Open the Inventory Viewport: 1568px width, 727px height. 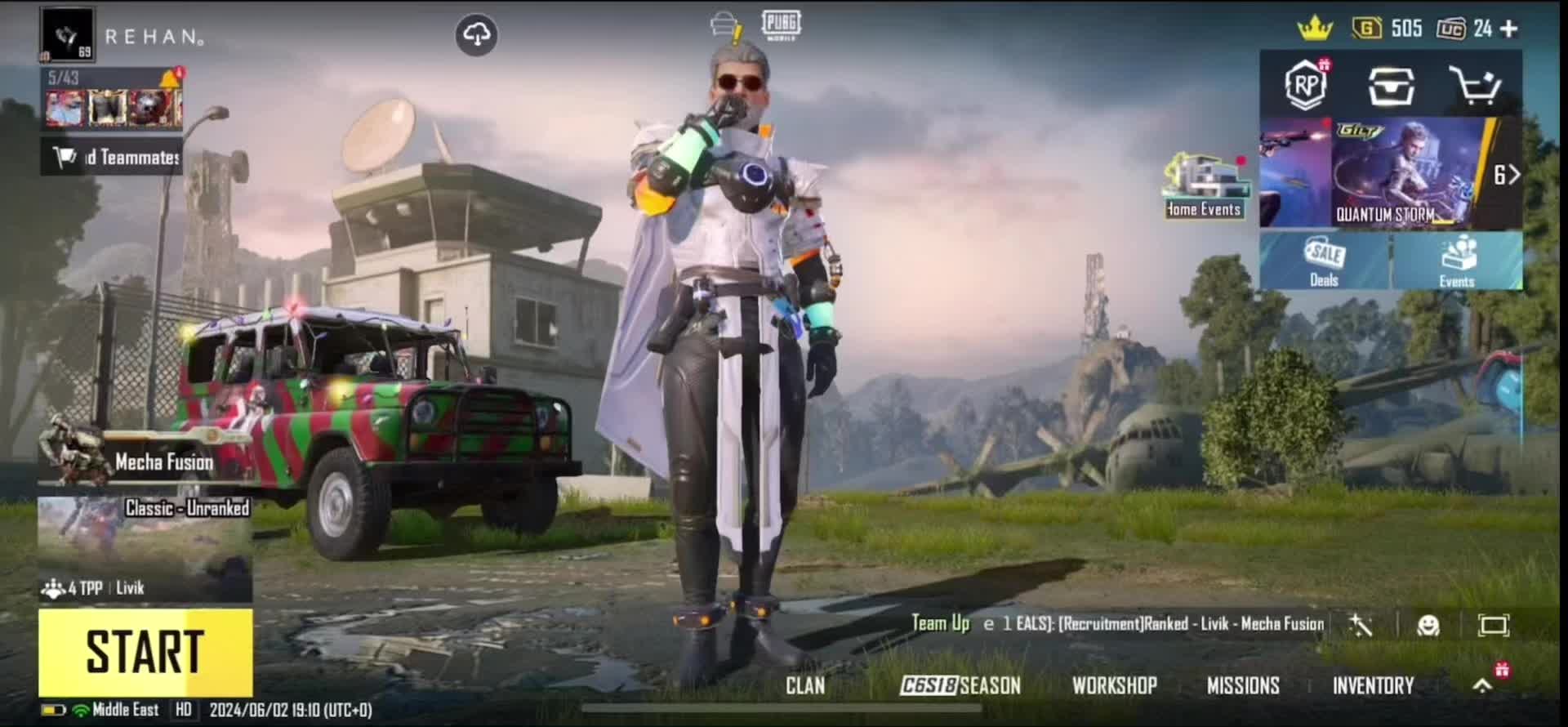(1373, 685)
